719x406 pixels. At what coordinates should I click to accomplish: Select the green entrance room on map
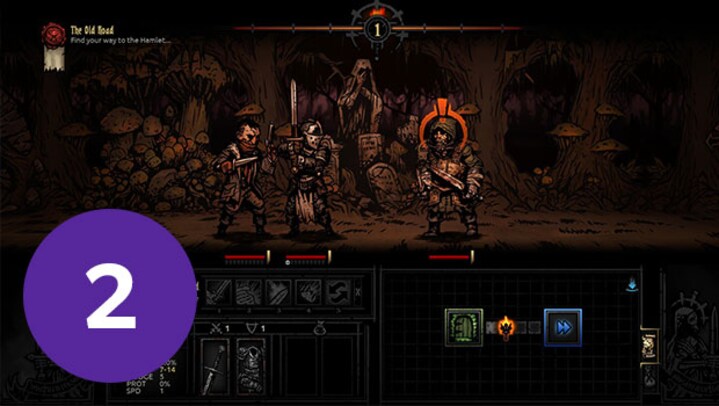click(x=464, y=327)
